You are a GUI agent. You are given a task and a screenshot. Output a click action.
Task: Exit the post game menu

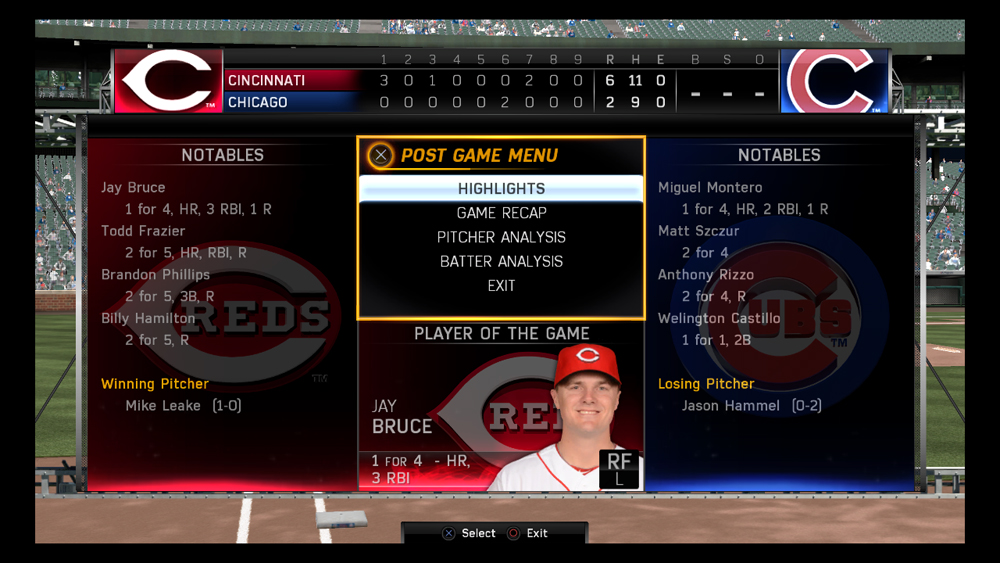pos(501,286)
